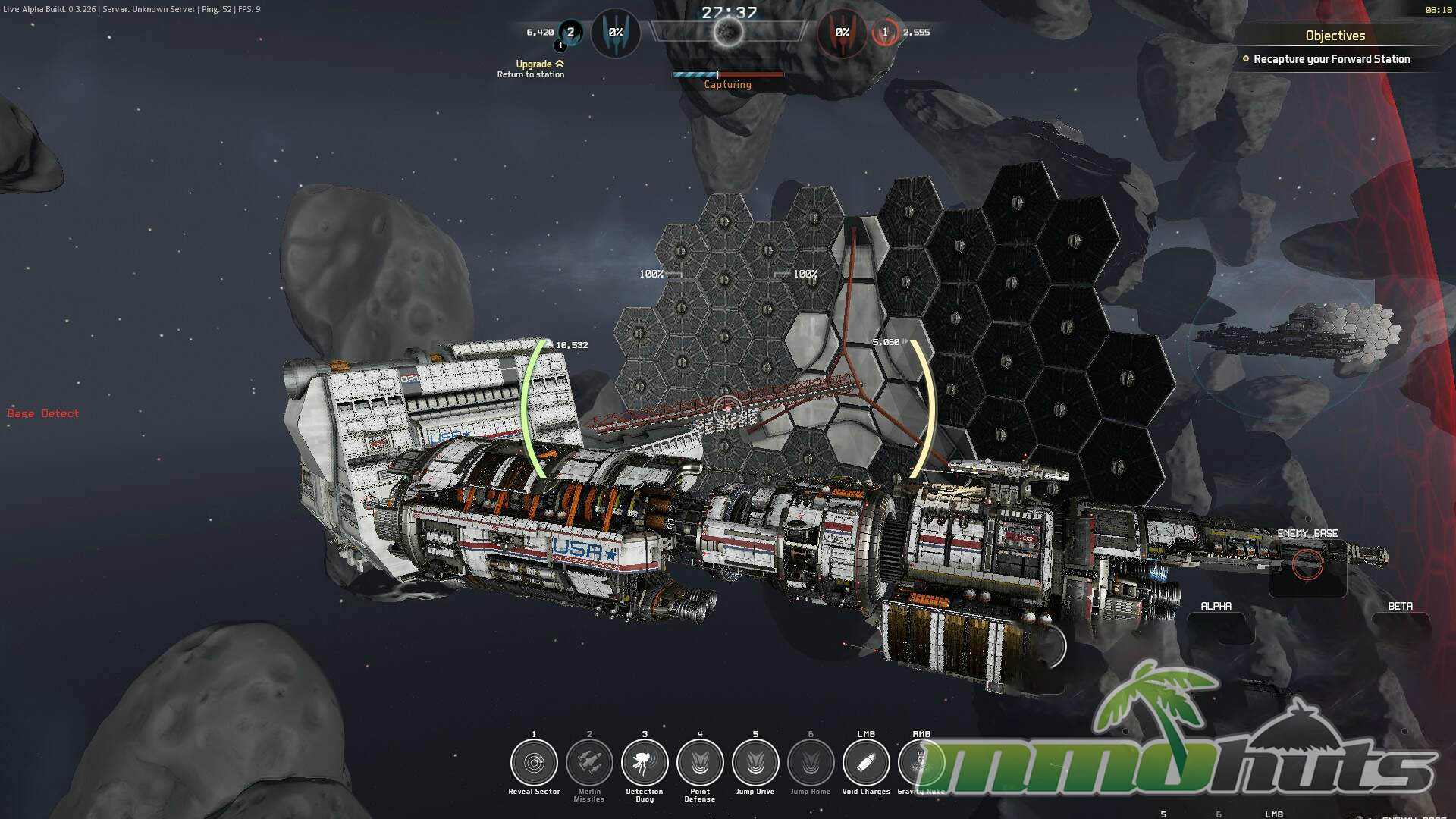Open the Recapture your Forward Station objective
Viewport: 1456px width, 819px height.
click(1331, 59)
